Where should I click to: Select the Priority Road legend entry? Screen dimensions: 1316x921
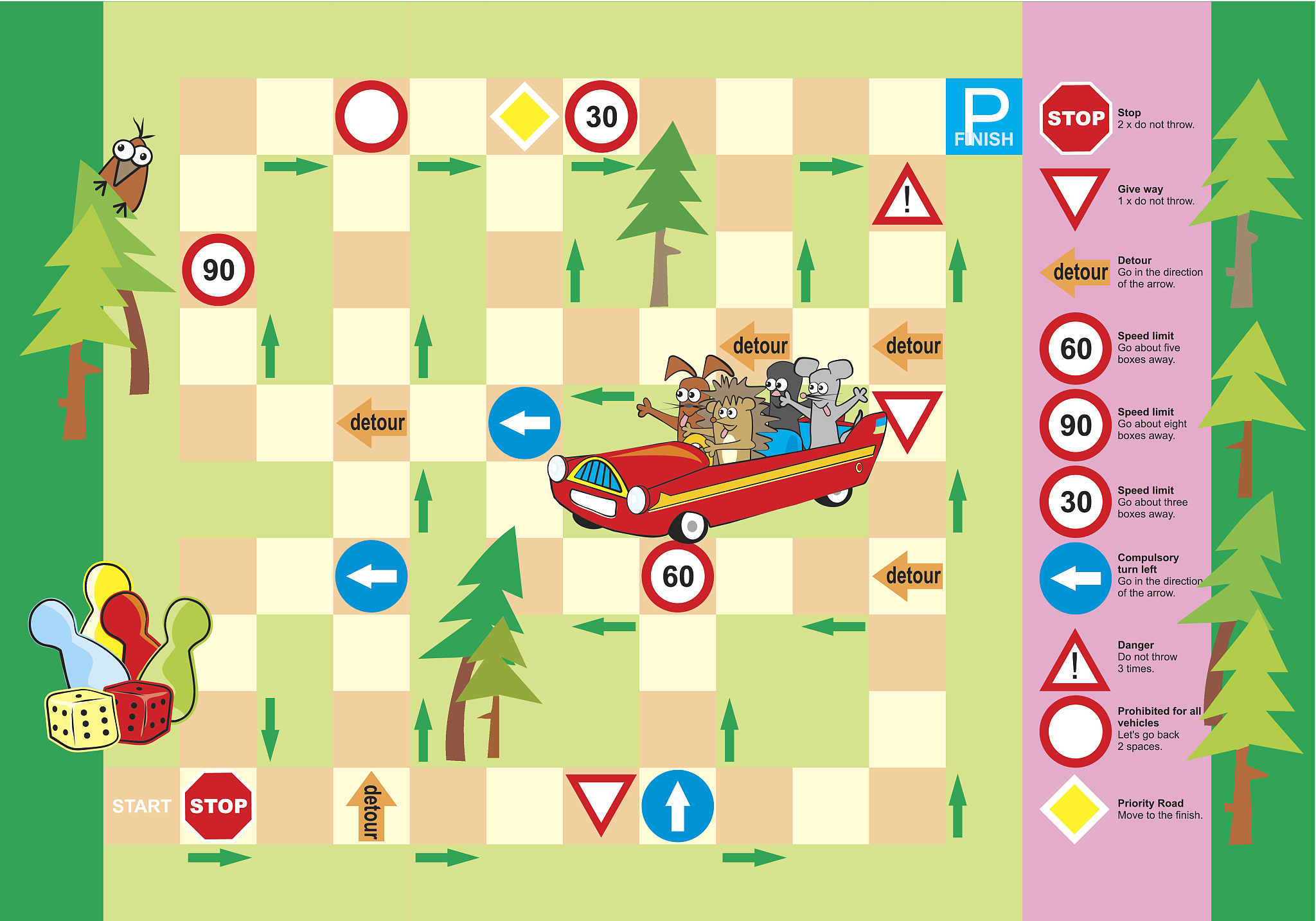tap(1121, 809)
